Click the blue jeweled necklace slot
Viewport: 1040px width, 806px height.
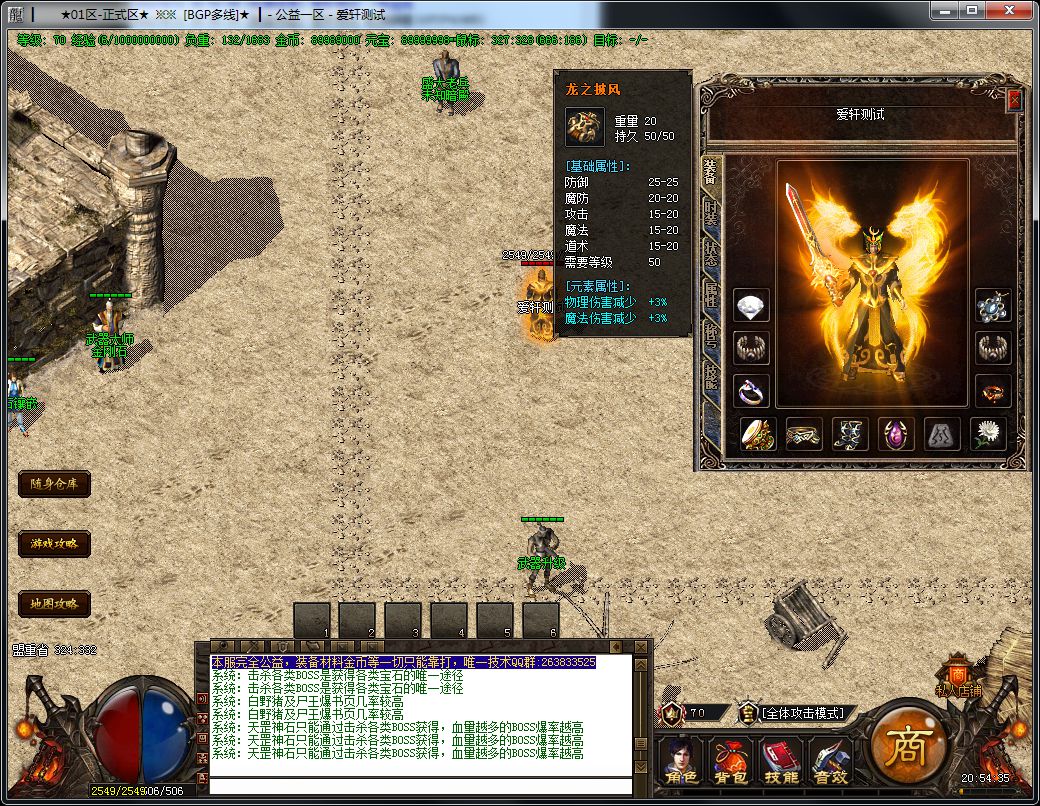coord(993,305)
